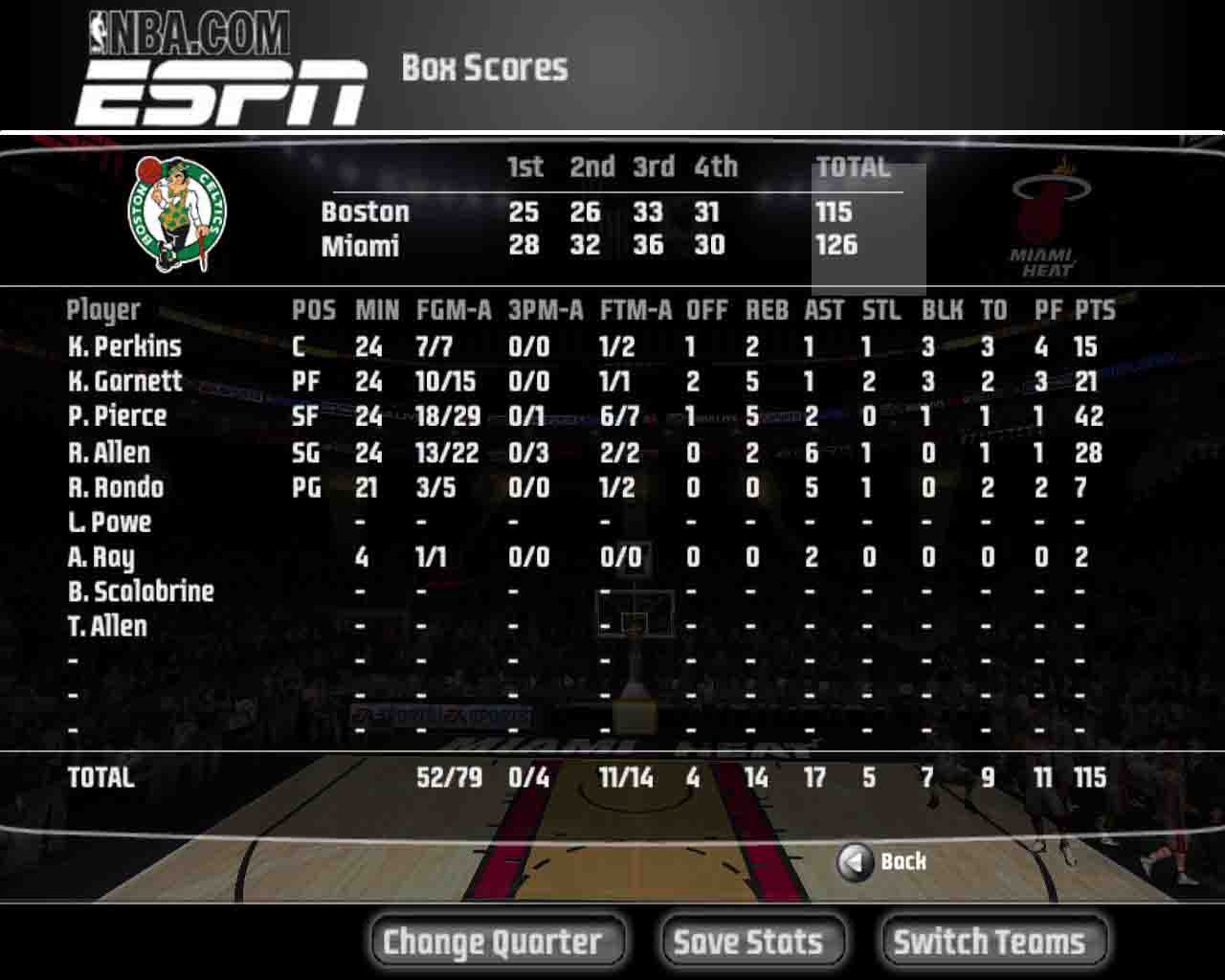Go back from the Box Scores screen
The width and height of the screenshot is (1225, 980).
click(x=882, y=862)
